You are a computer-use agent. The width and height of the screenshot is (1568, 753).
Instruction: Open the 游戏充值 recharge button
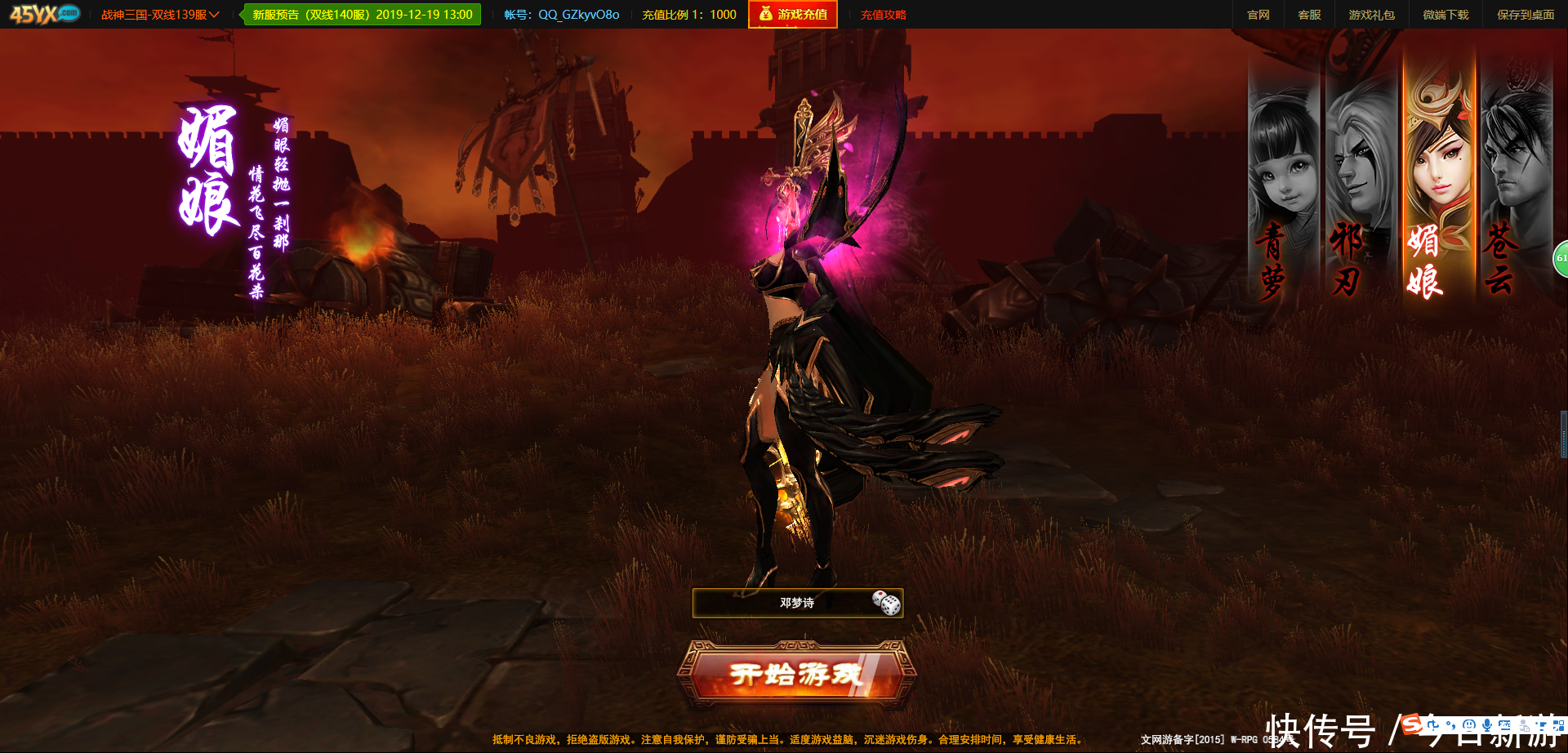pyautogui.click(x=793, y=15)
